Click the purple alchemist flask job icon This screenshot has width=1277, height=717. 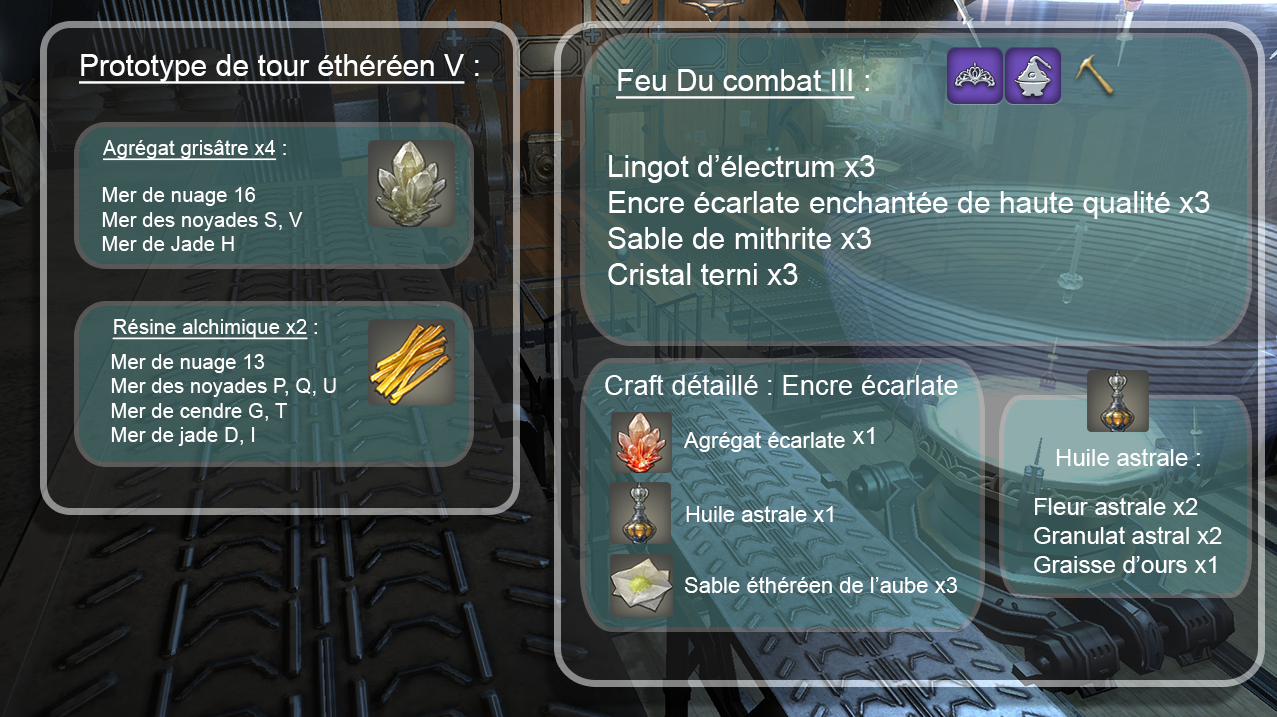tap(1033, 75)
